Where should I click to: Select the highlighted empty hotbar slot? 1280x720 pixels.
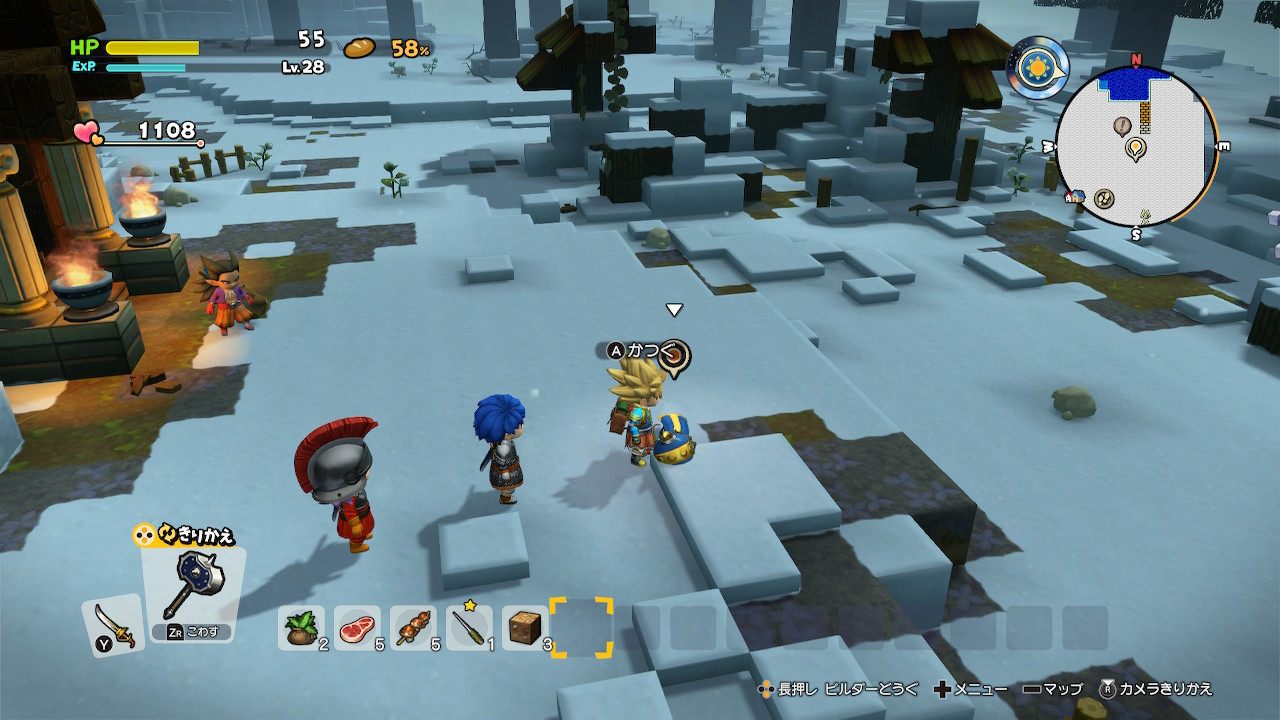pyautogui.click(x=581, y=628)
